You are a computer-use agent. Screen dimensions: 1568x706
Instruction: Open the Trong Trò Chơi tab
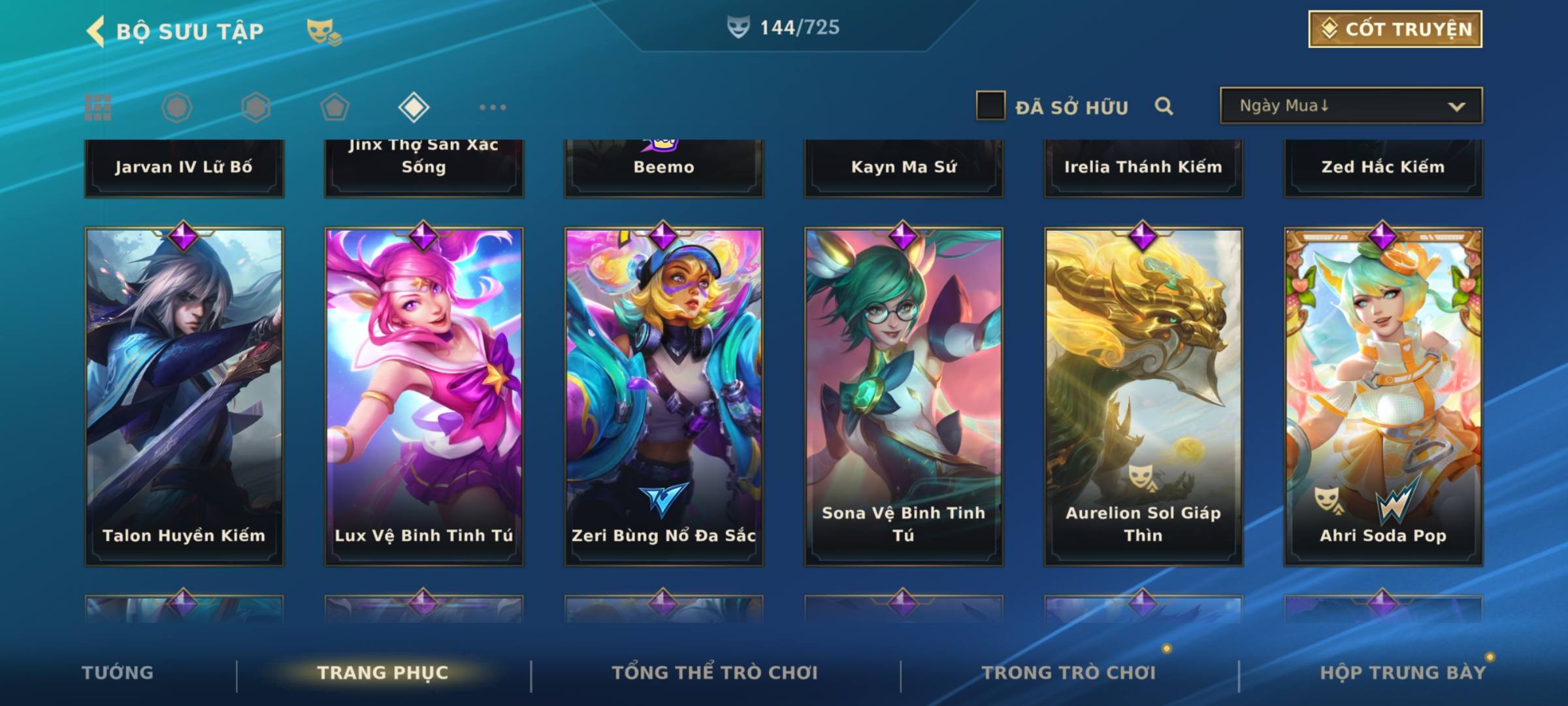click(x=1069, y=673)
